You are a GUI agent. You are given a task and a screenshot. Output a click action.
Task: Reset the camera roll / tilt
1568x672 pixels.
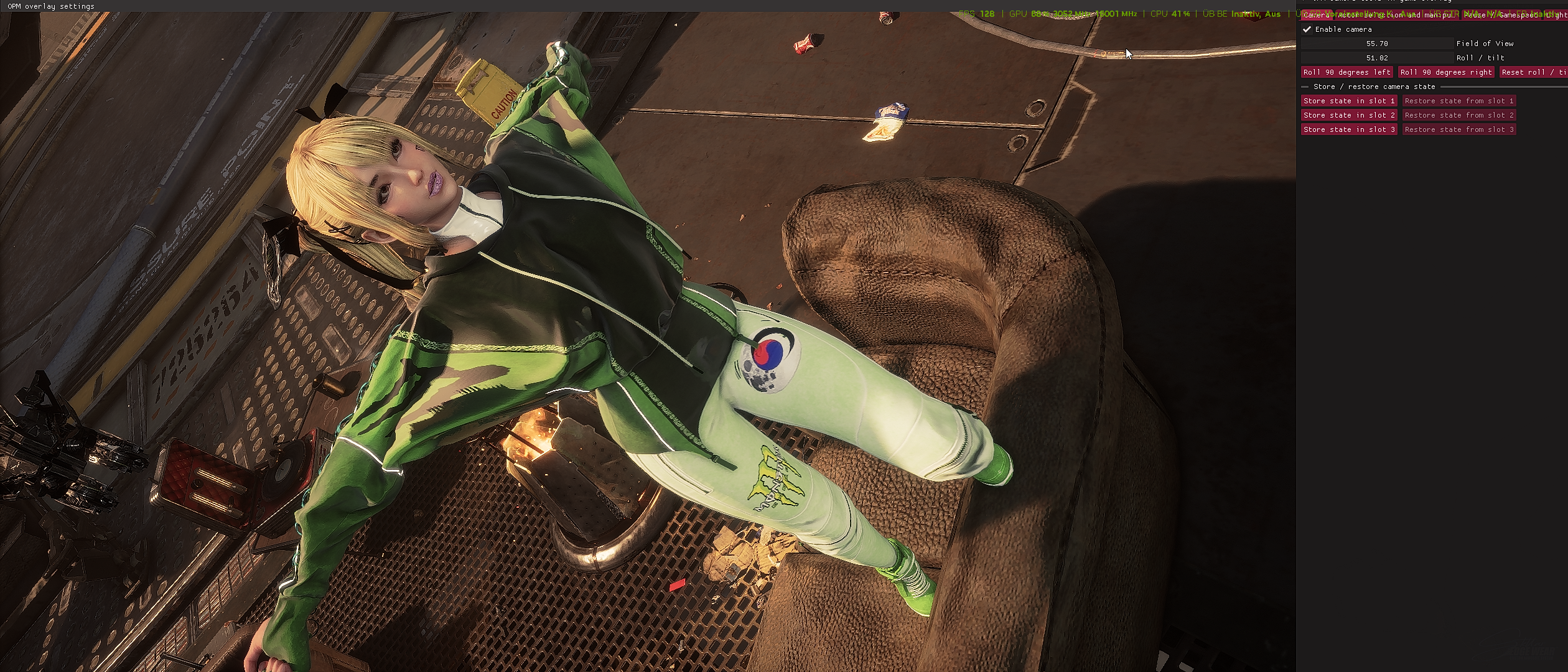click(1533, 72)
